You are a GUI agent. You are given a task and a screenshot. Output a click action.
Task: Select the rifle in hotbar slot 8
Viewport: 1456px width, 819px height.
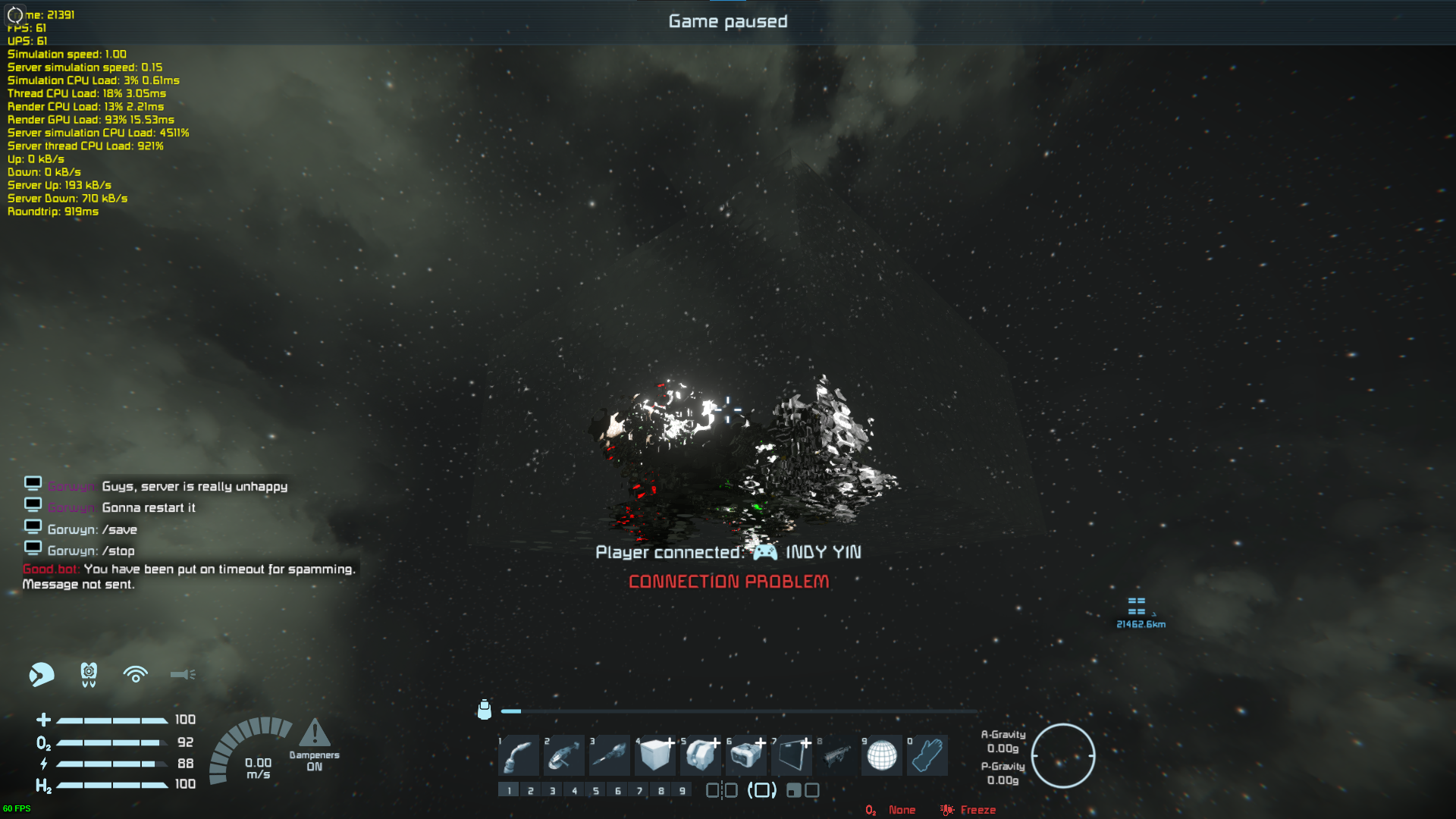837,755
